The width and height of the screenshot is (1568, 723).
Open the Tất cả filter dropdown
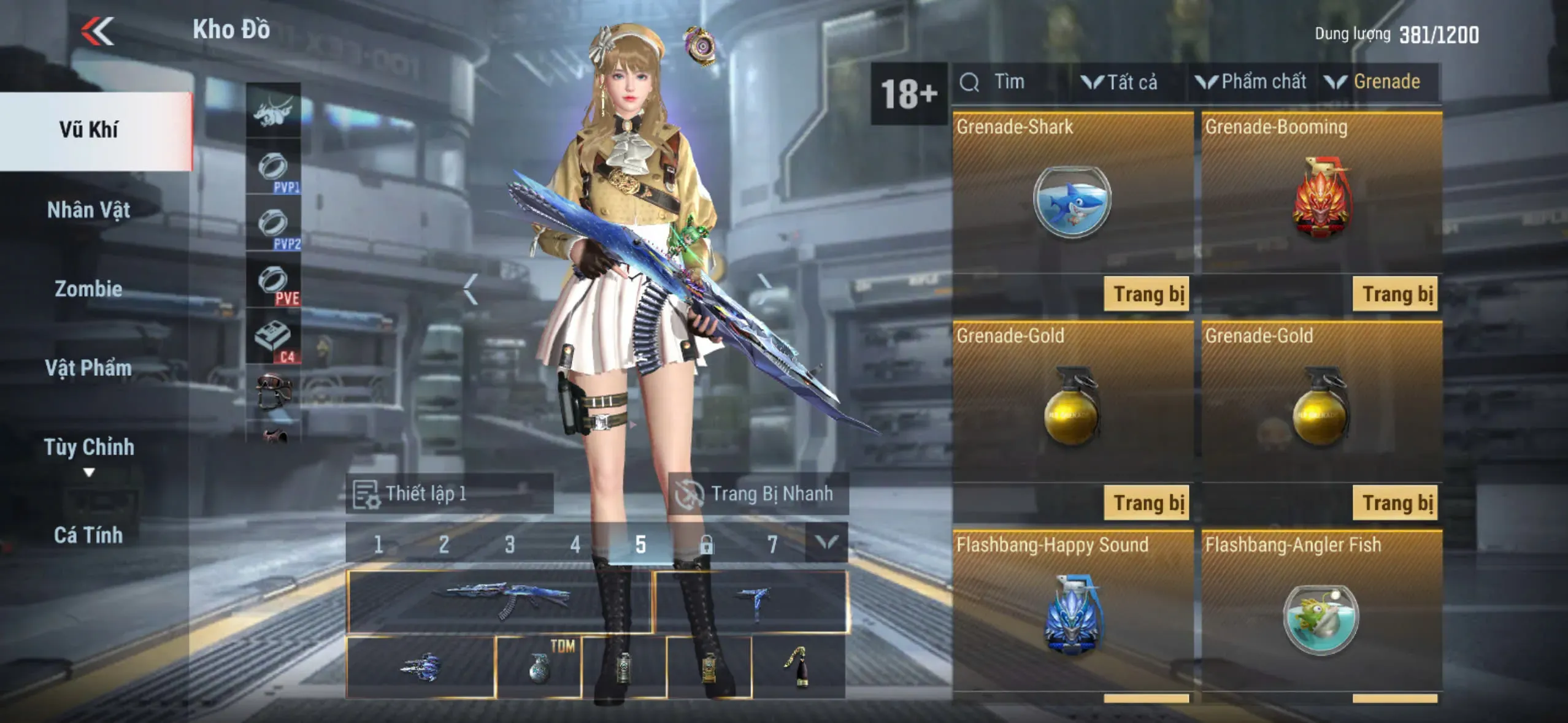[x=1120, y=82]
